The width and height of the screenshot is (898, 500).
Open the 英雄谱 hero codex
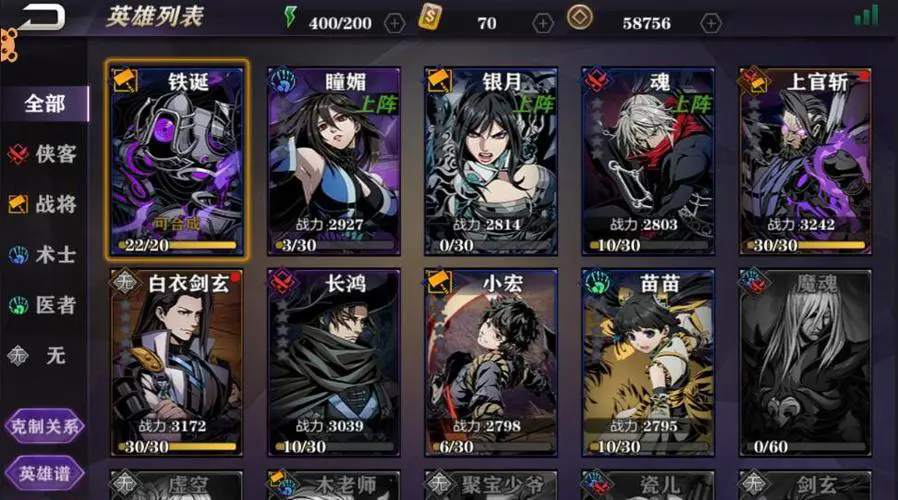[43, 472]
